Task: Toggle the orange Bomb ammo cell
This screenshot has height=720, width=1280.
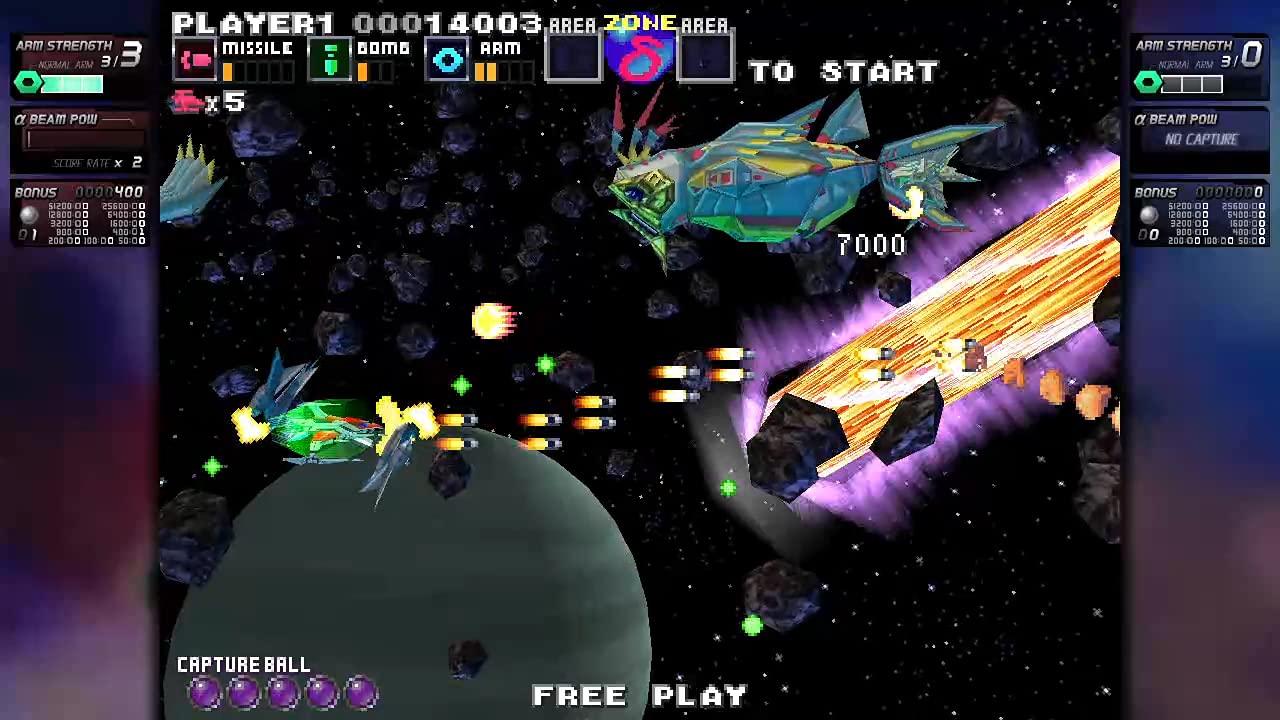Action: click(x=364, y=72)
